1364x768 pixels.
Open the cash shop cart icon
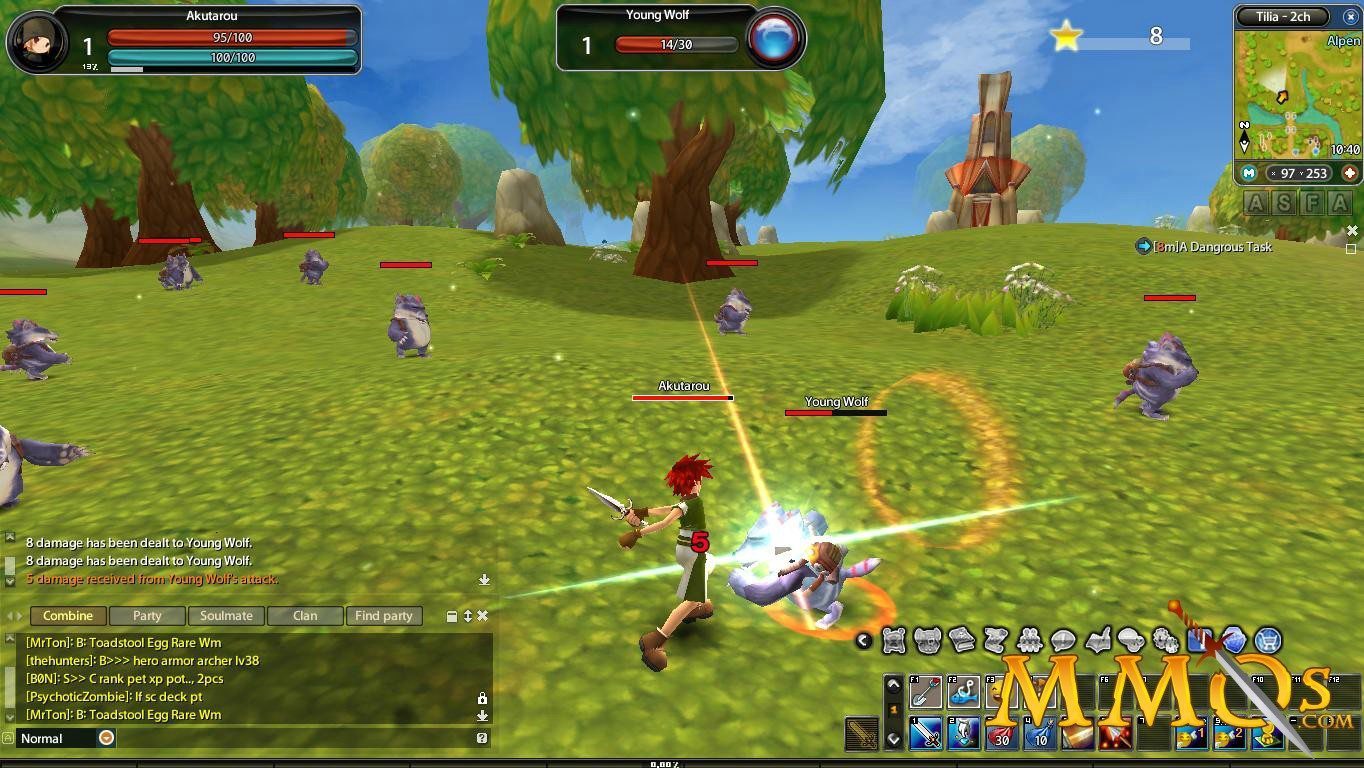coord(1268,640)
